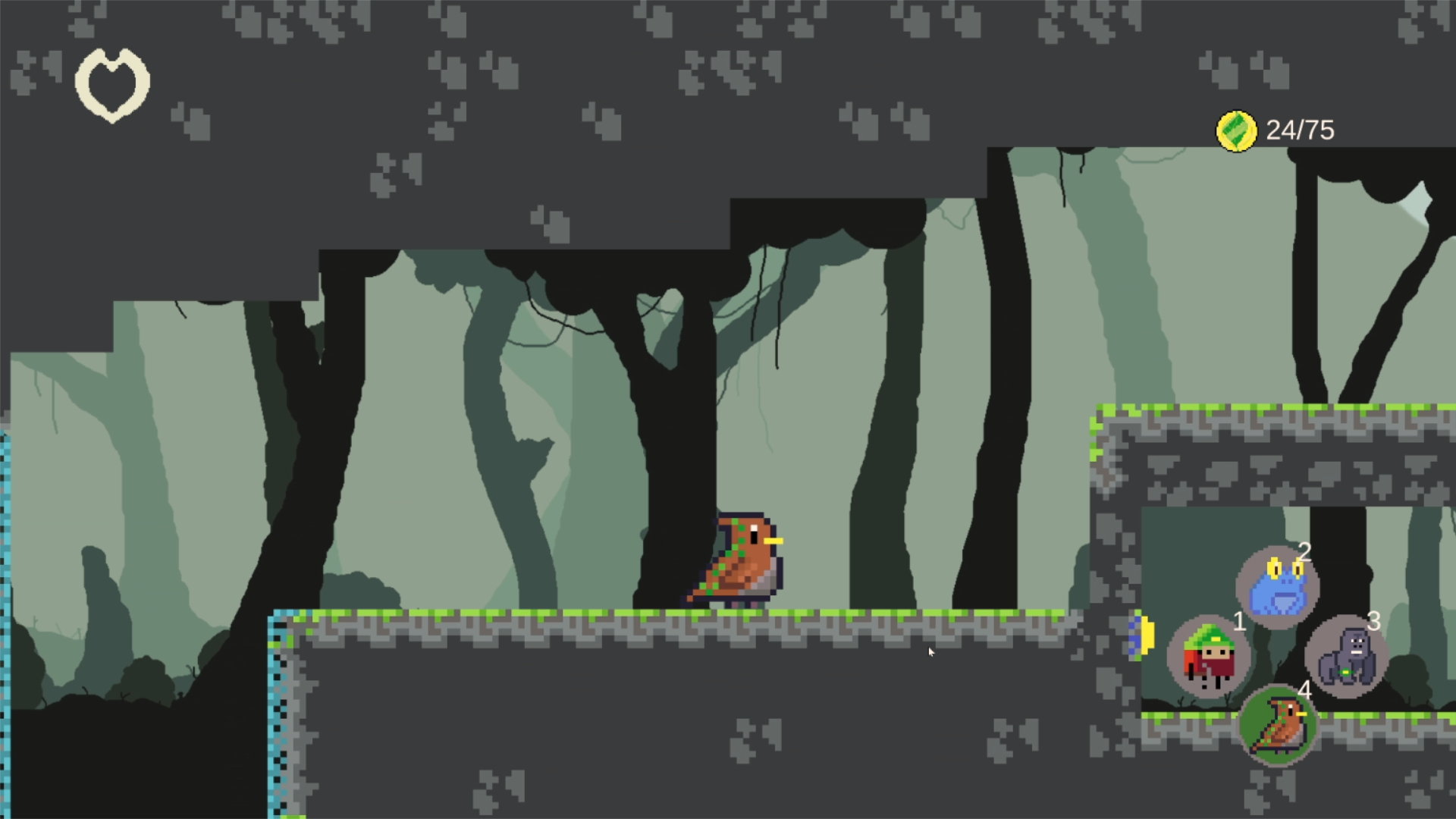Switch to the blue frog character
Screen dimensions: 1456x819
tap(1278, 587)
